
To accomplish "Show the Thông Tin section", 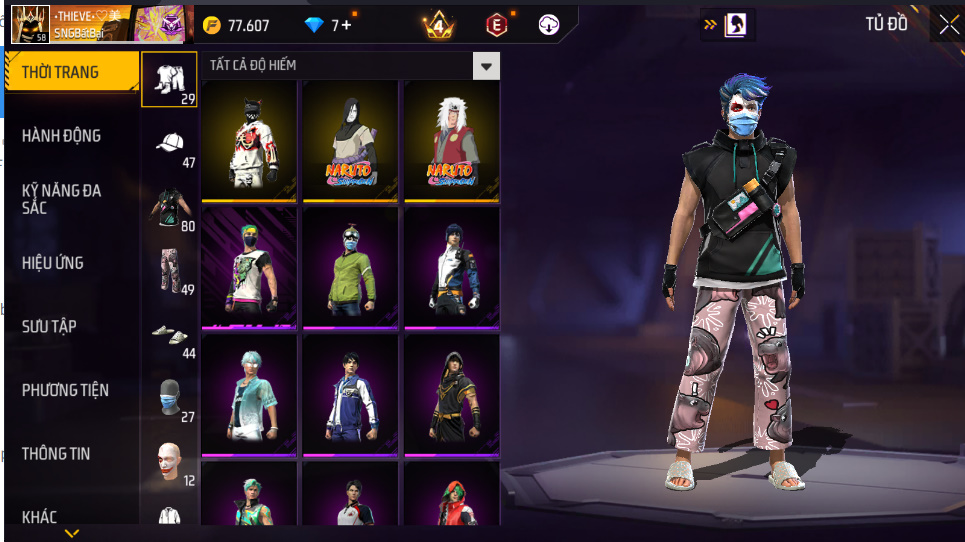I will click(56, 454).
